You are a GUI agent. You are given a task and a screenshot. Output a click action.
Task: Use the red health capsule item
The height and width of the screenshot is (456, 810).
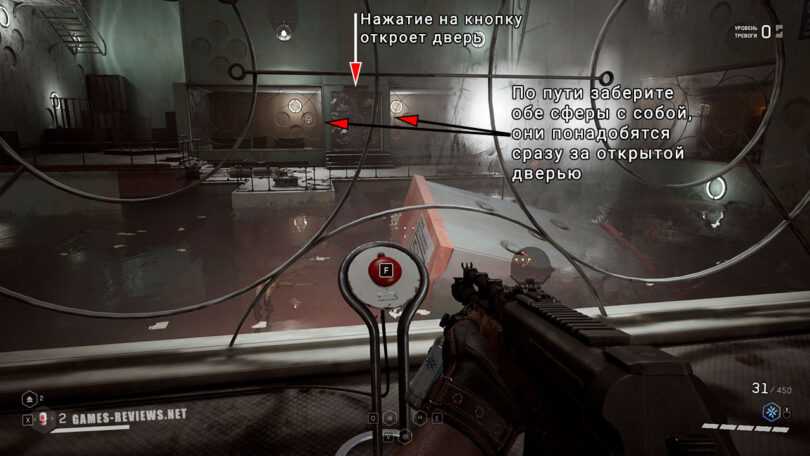44,419
